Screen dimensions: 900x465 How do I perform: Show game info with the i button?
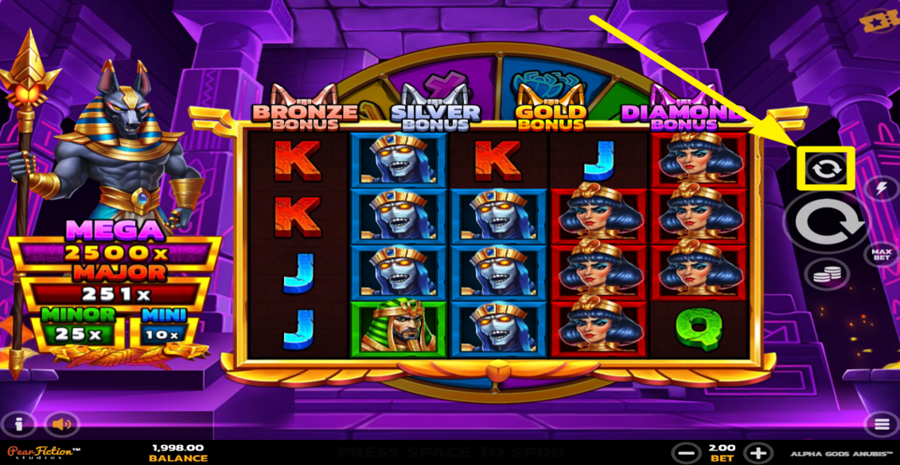tap(19, 424)
